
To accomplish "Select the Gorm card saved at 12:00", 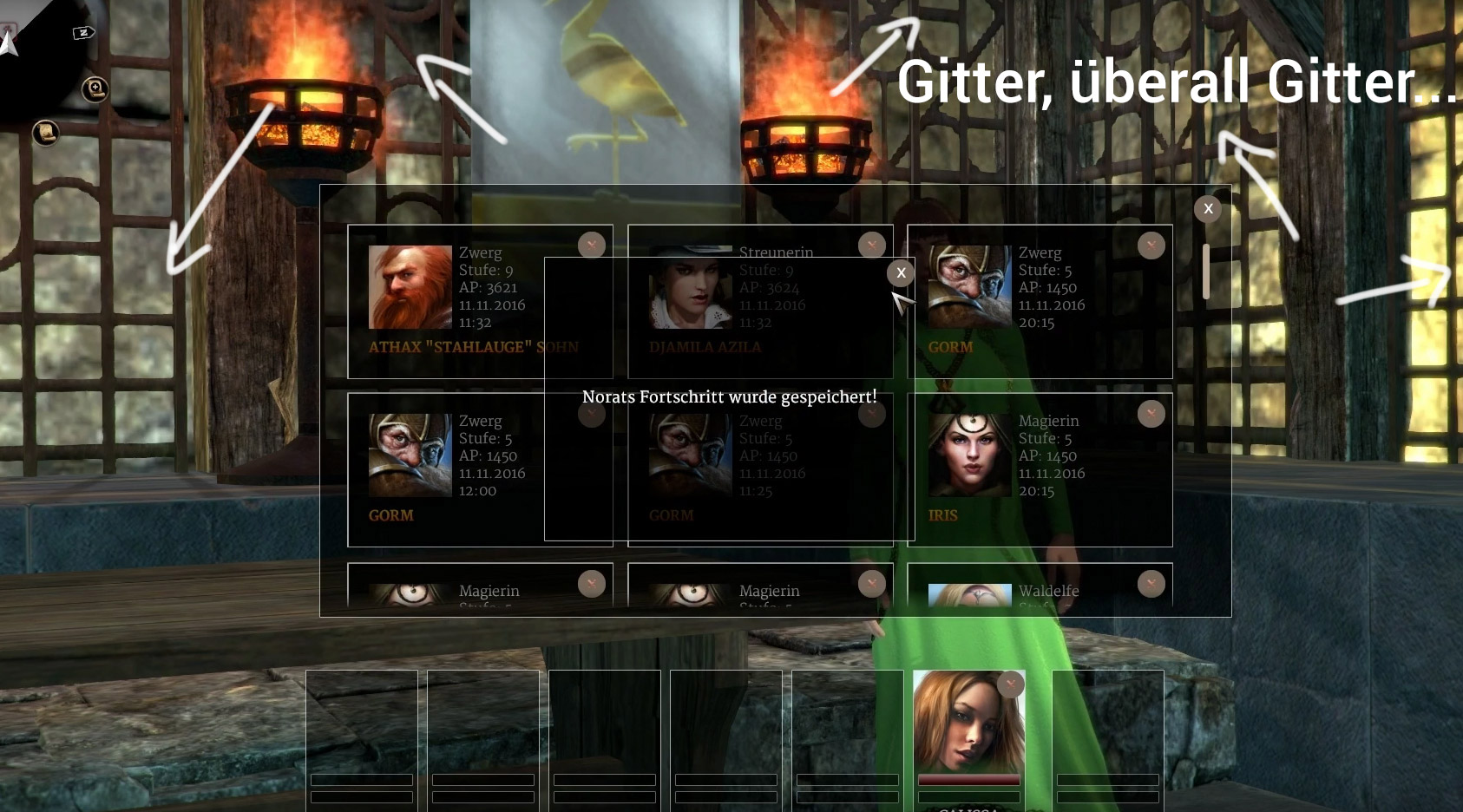I will coord(451,469).
